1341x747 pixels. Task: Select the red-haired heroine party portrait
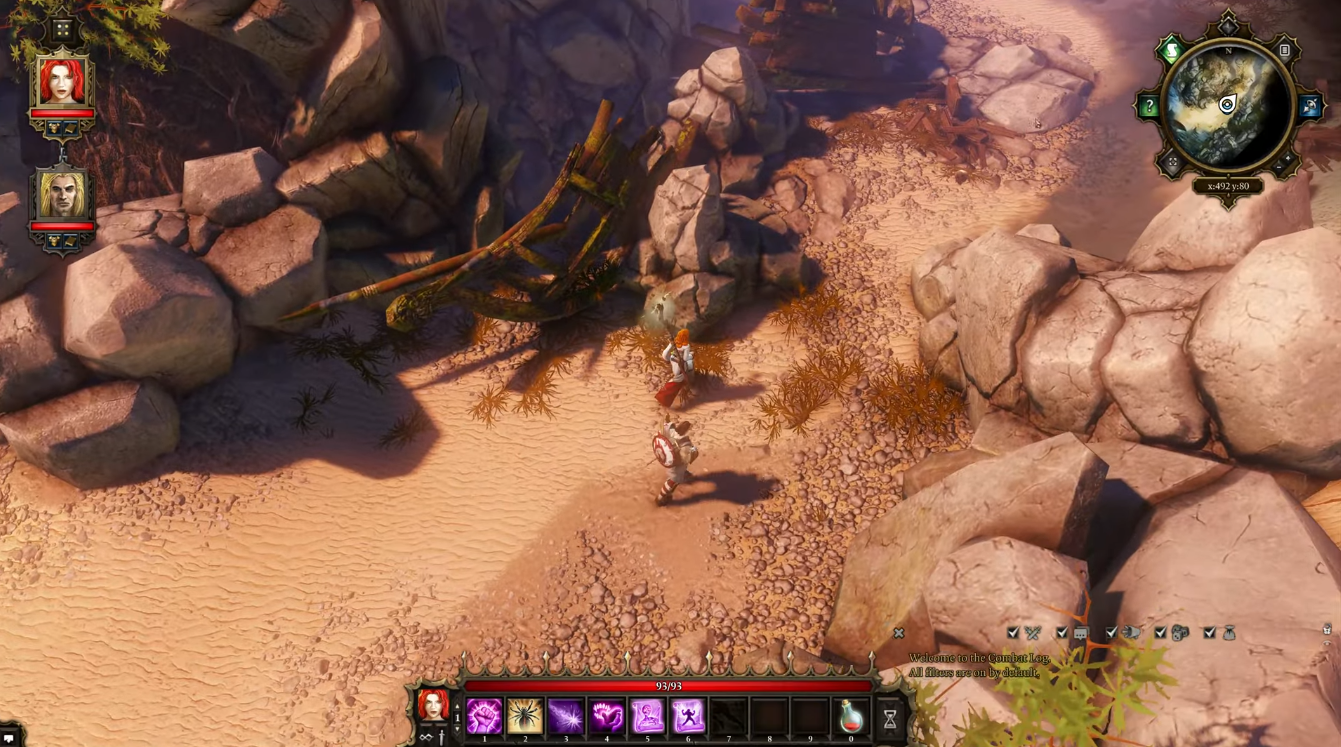click(x=62, y=82)
